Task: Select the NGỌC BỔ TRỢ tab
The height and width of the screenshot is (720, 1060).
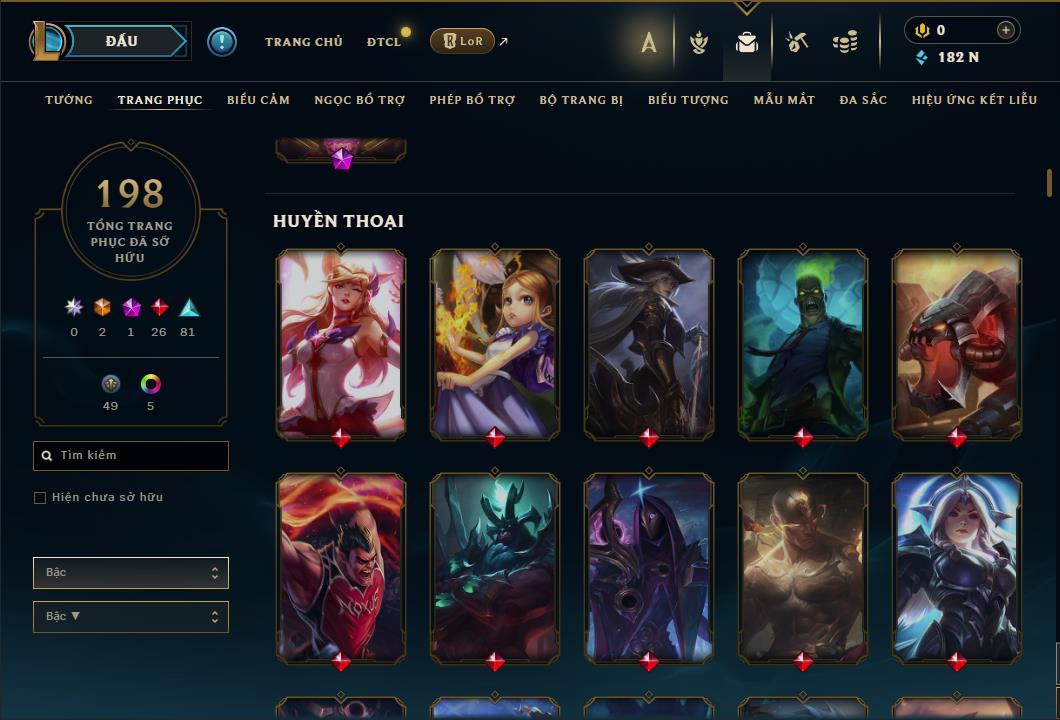Action: 359,100
